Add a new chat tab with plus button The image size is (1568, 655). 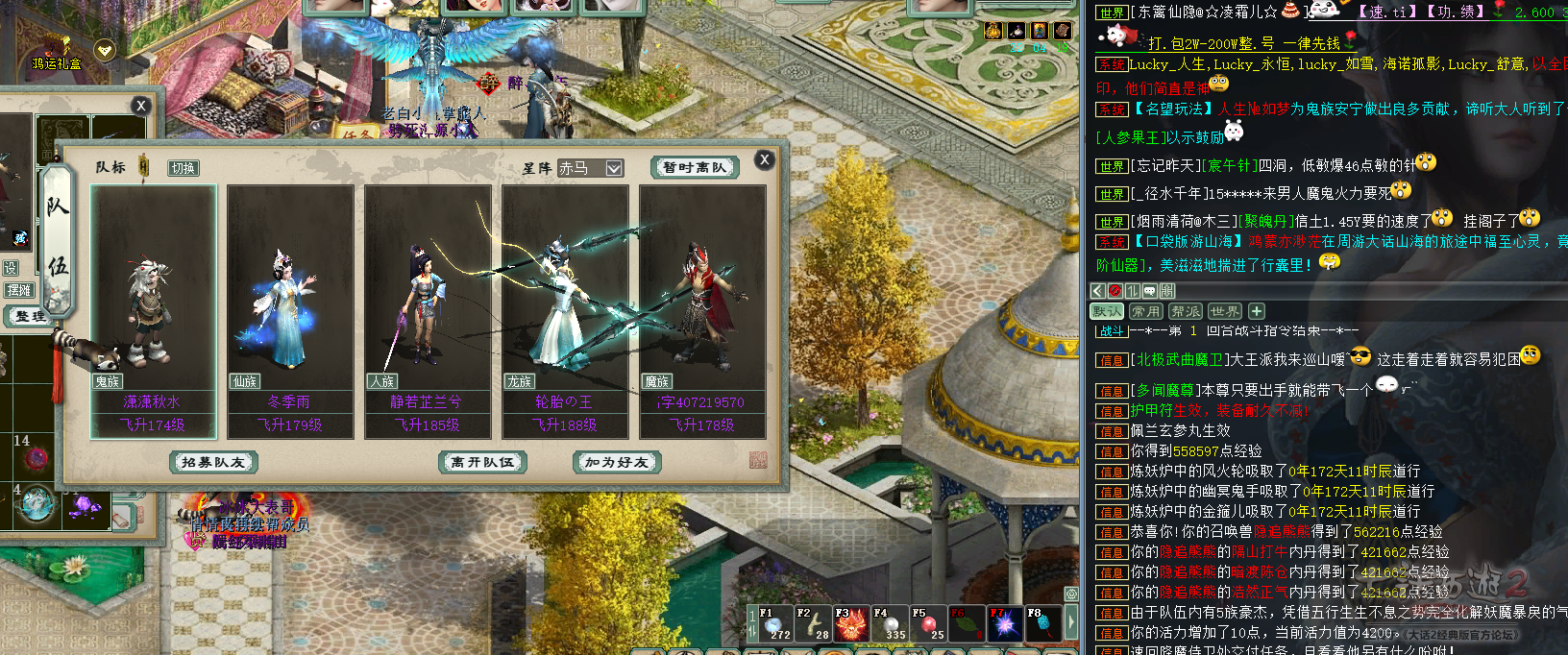(1257, 311)
